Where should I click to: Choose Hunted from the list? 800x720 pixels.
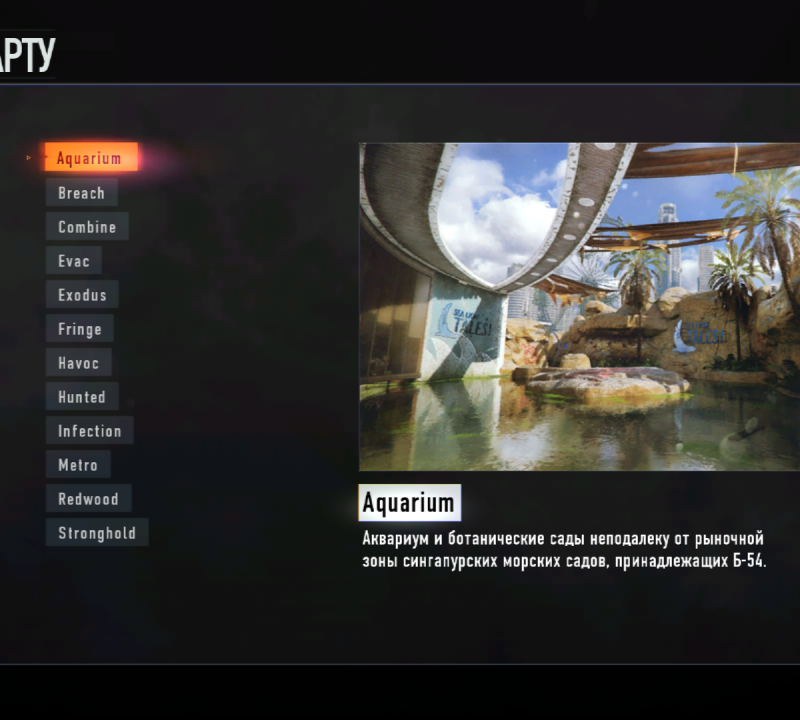click(x=82, y=397)
